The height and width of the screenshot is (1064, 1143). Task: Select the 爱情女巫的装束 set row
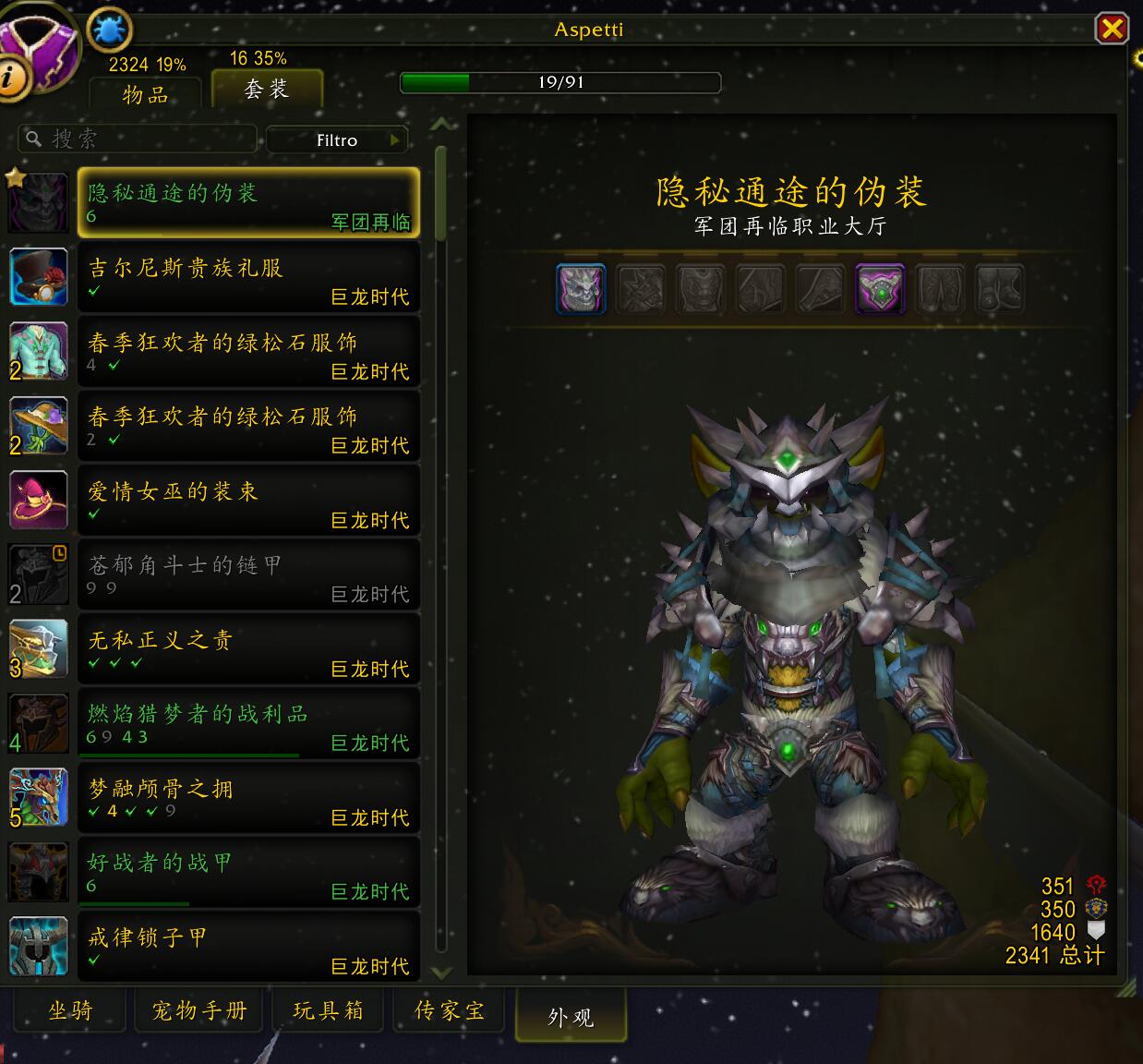point(248,502)
